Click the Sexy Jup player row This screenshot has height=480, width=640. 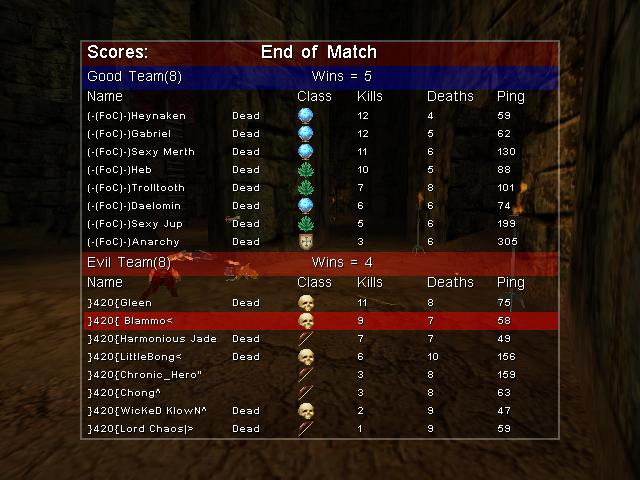[x=320, y=224]
